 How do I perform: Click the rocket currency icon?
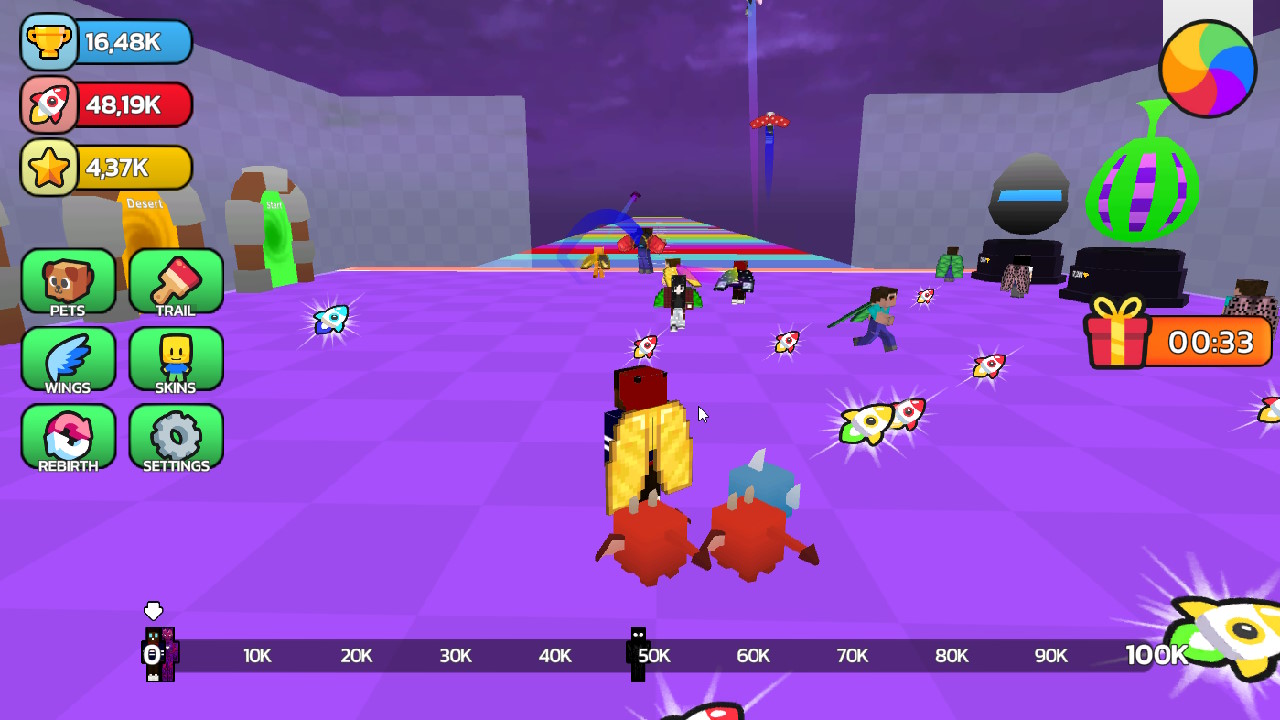[x=48, y=104]
